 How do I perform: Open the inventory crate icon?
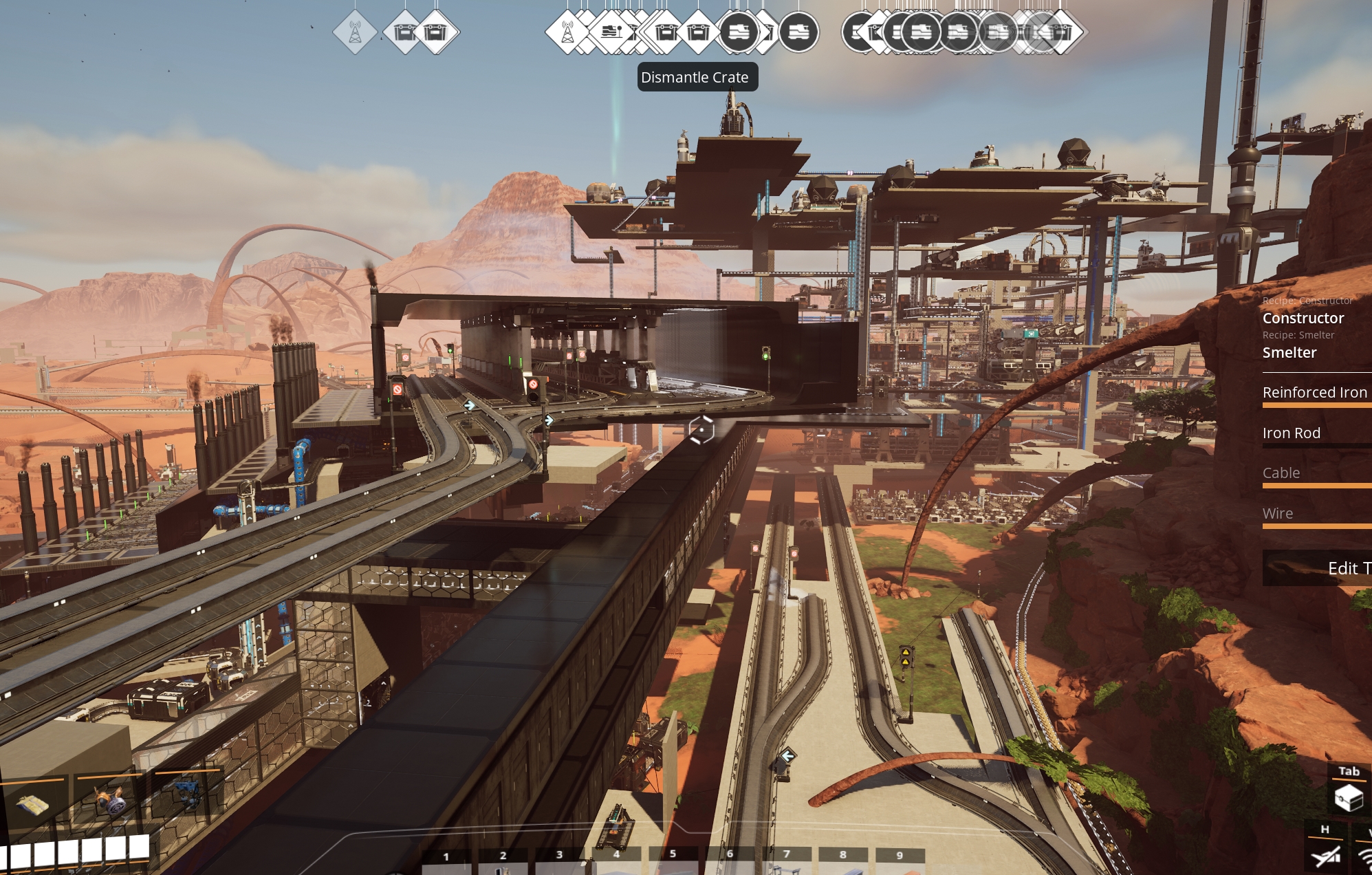click(x=1348, y=798)
